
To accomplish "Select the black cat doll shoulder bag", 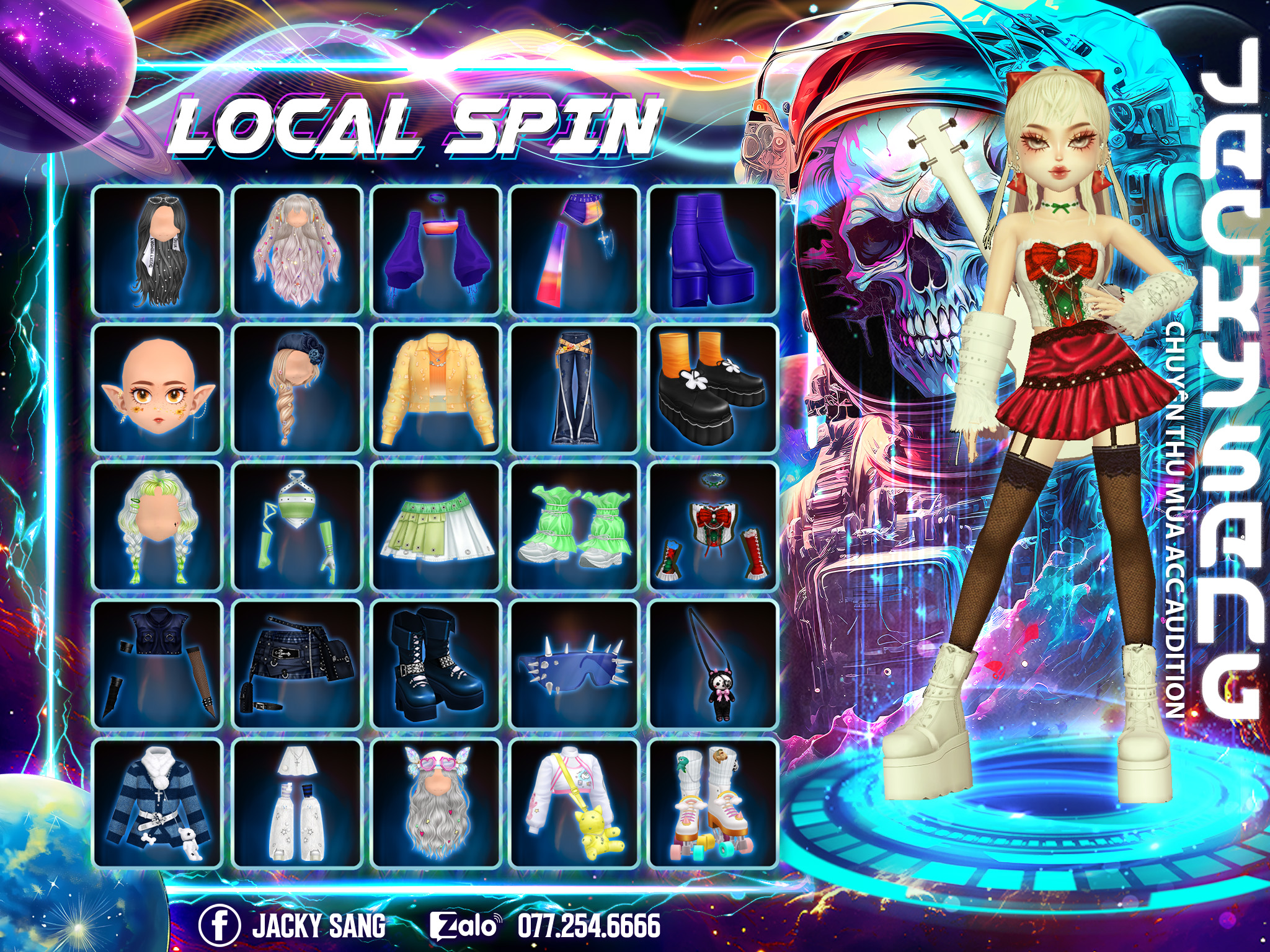I will click(713, 664).
